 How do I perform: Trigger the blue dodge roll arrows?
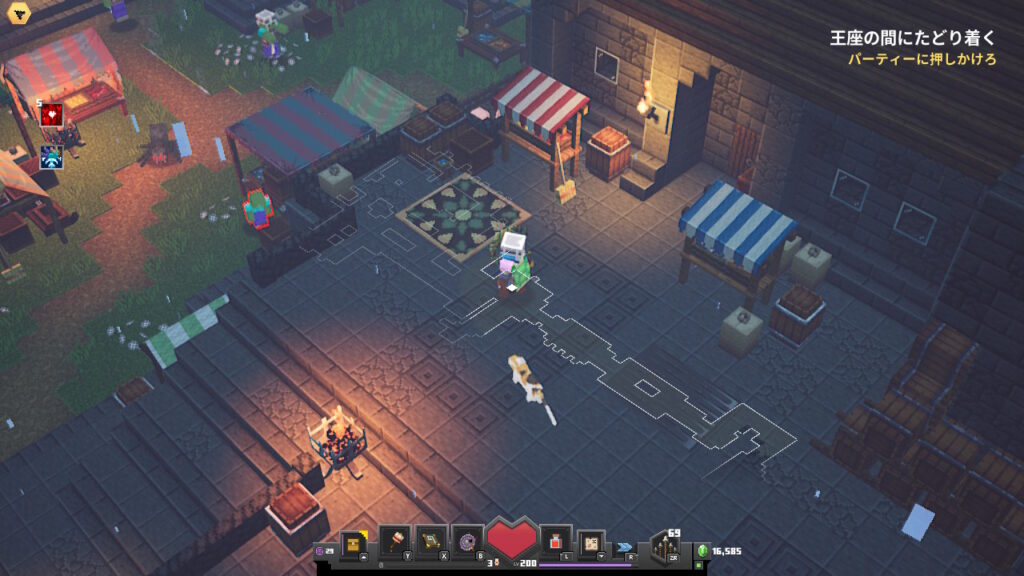[x=625, y=546]
